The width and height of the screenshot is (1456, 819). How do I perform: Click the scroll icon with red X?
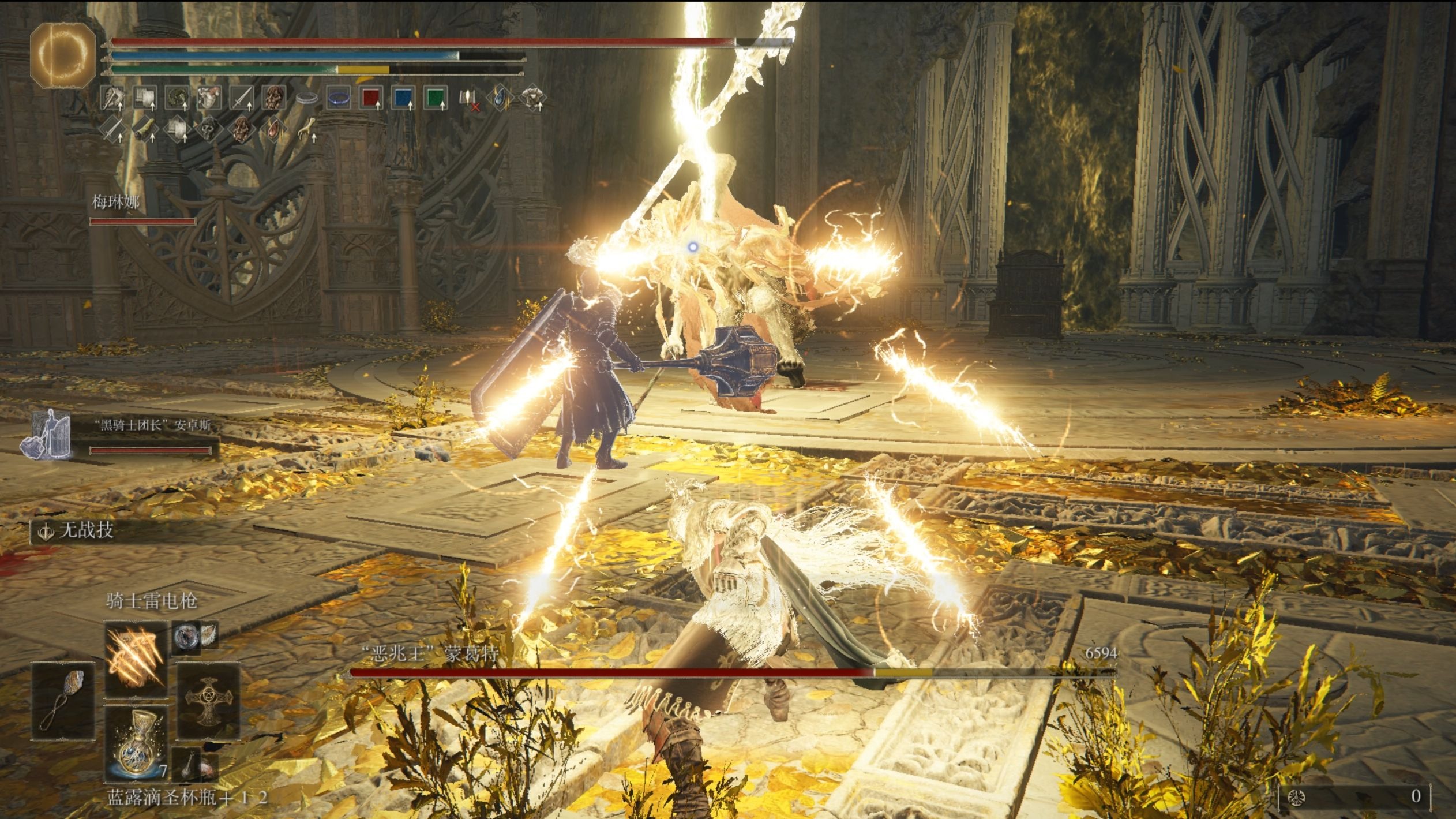468,99
